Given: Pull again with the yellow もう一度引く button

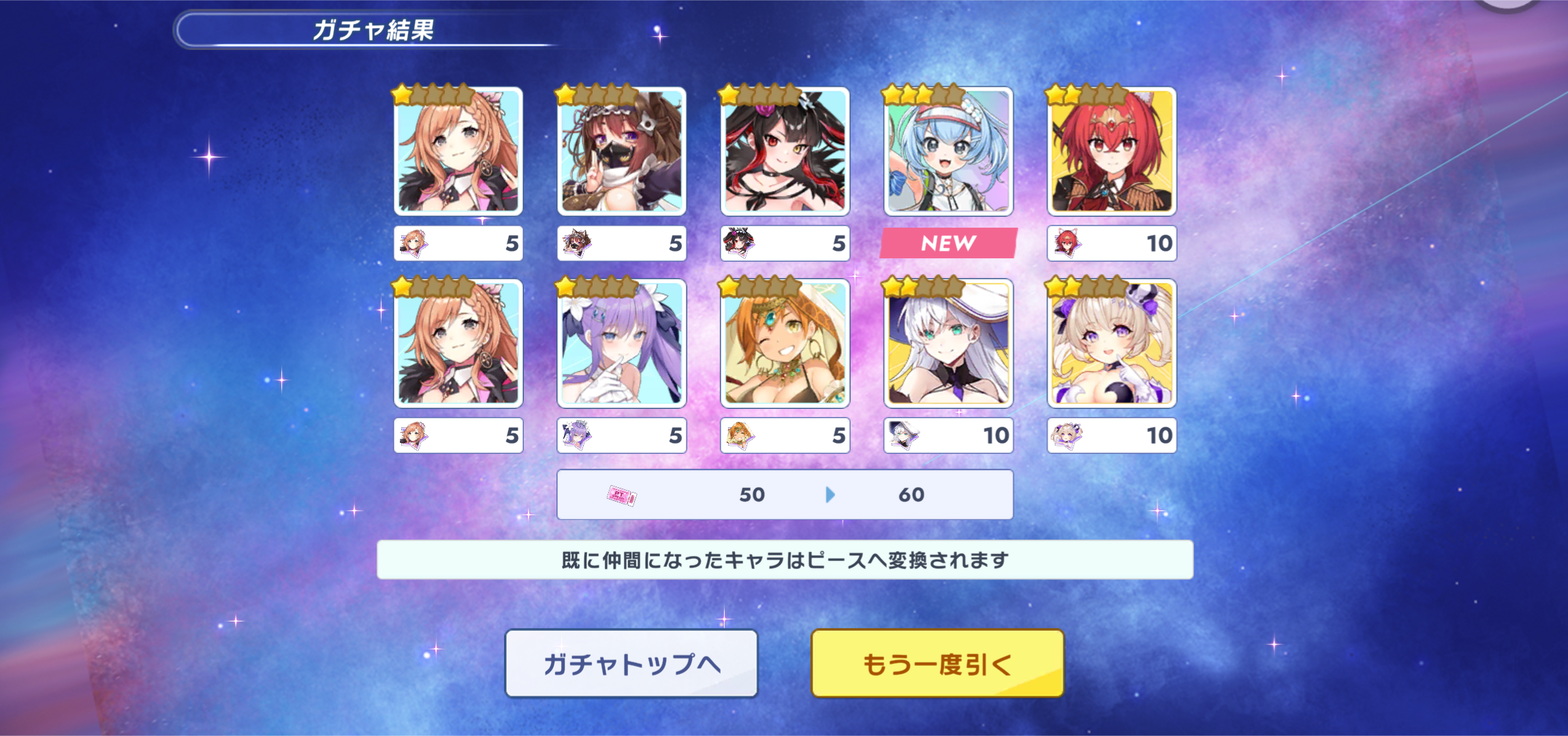Looking at the screenshot, I should coord(937,663).
